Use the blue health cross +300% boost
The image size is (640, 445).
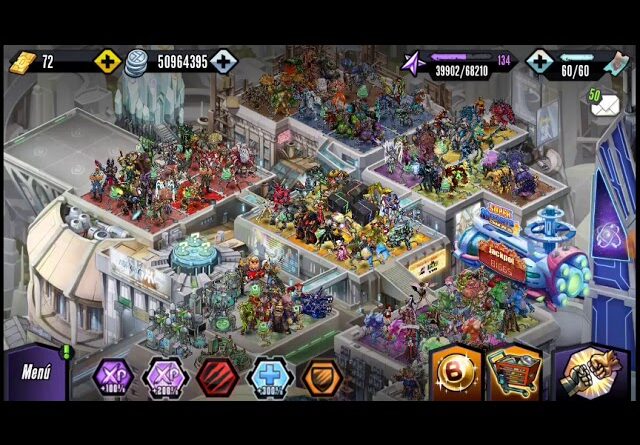(268, 377)
